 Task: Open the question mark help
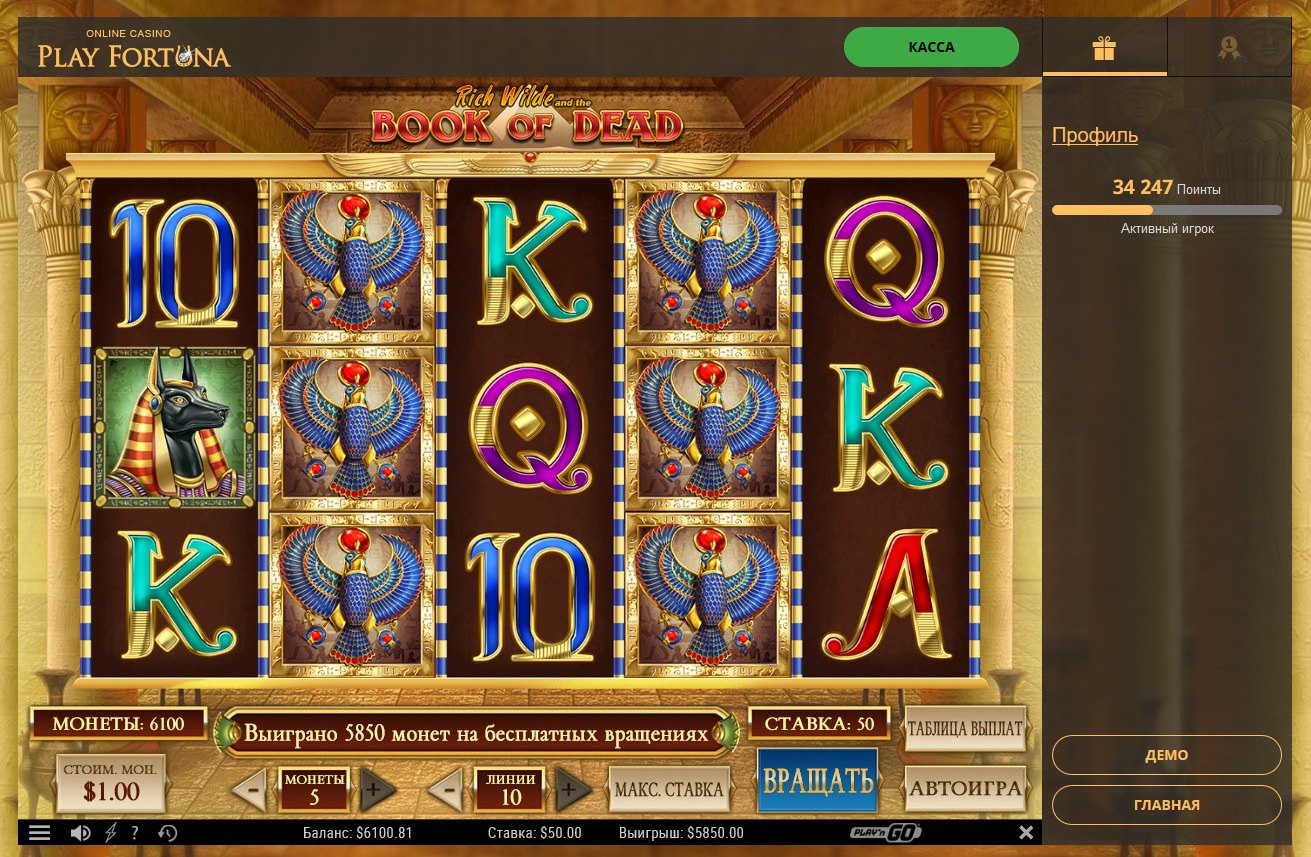pos(135,832)
